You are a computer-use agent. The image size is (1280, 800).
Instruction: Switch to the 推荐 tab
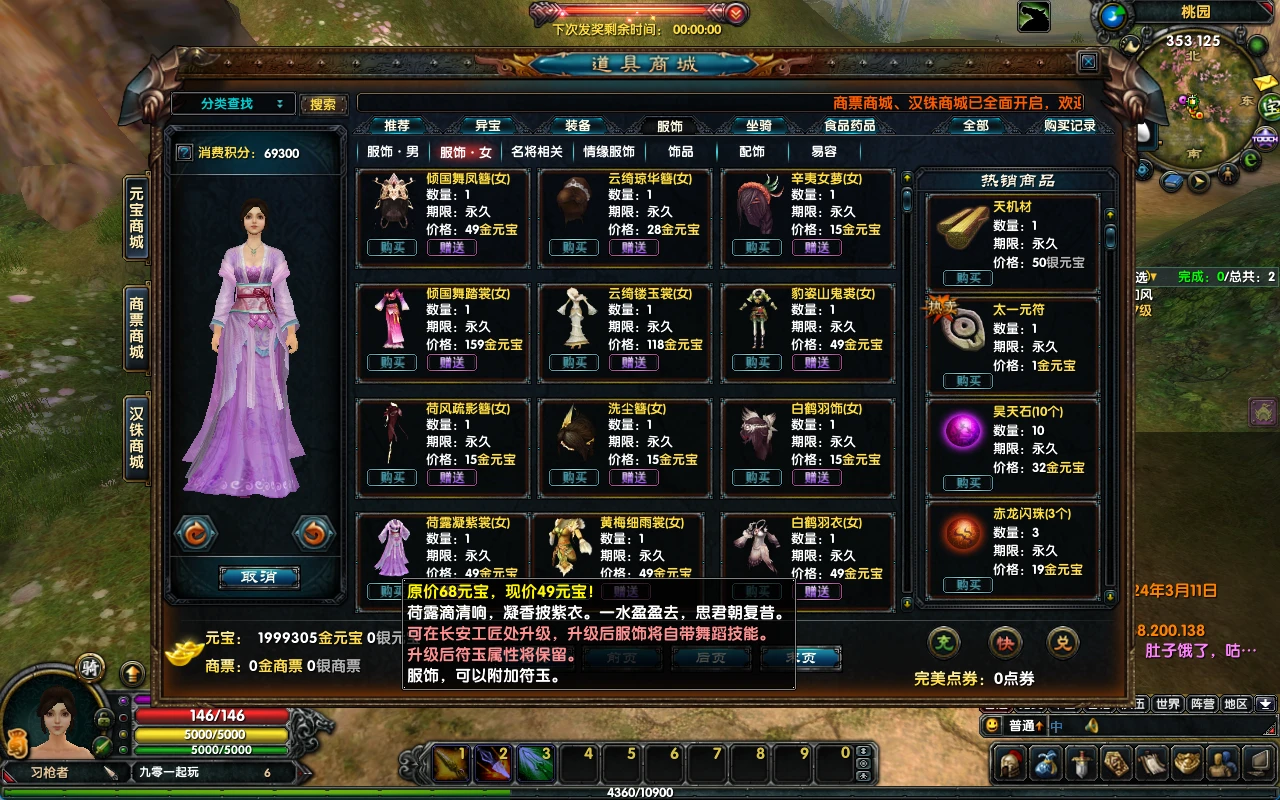pos(397,126)
